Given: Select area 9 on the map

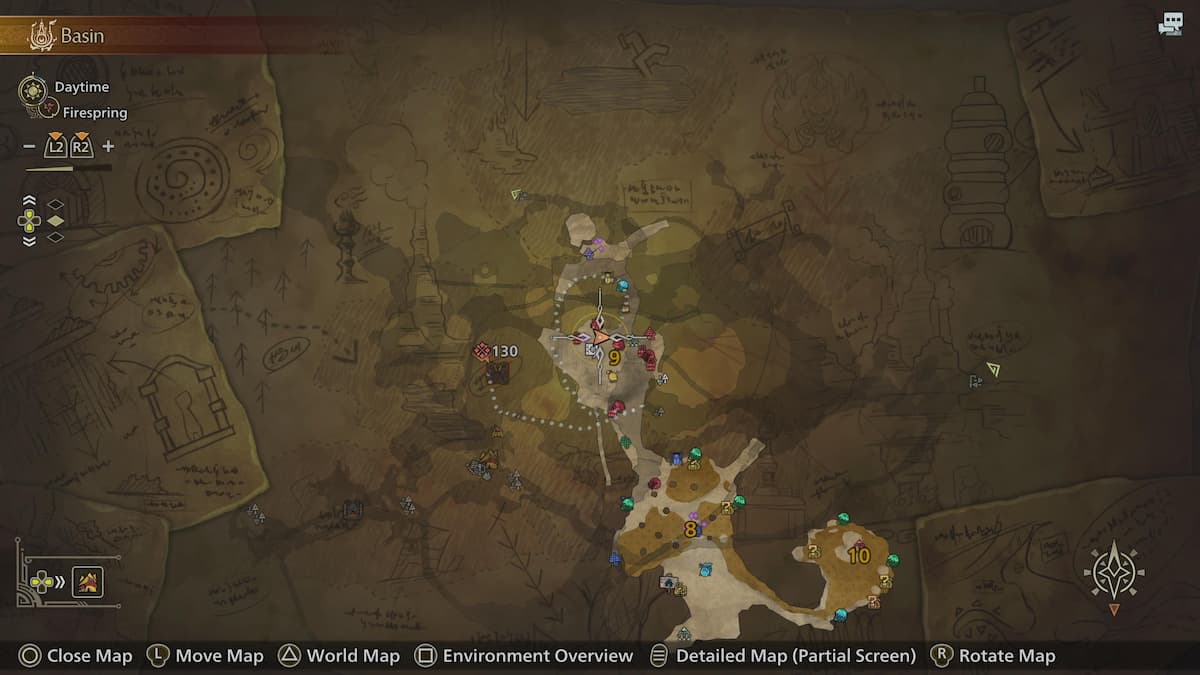Looking at the screenshot, I should click(614, 357).
